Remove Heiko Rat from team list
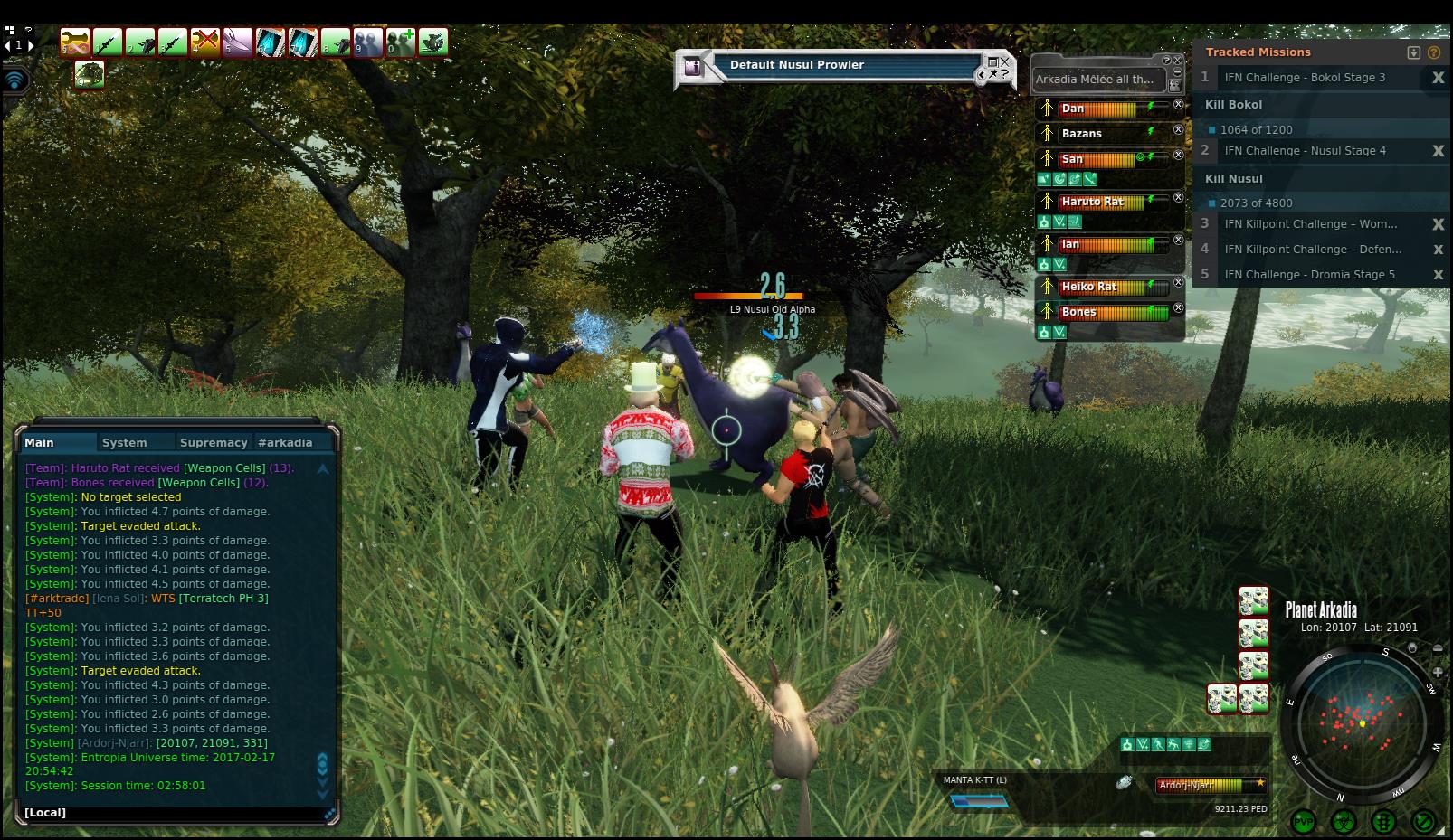The height and width of the screenshot is (840, 1453). (x=1178, y=283)
